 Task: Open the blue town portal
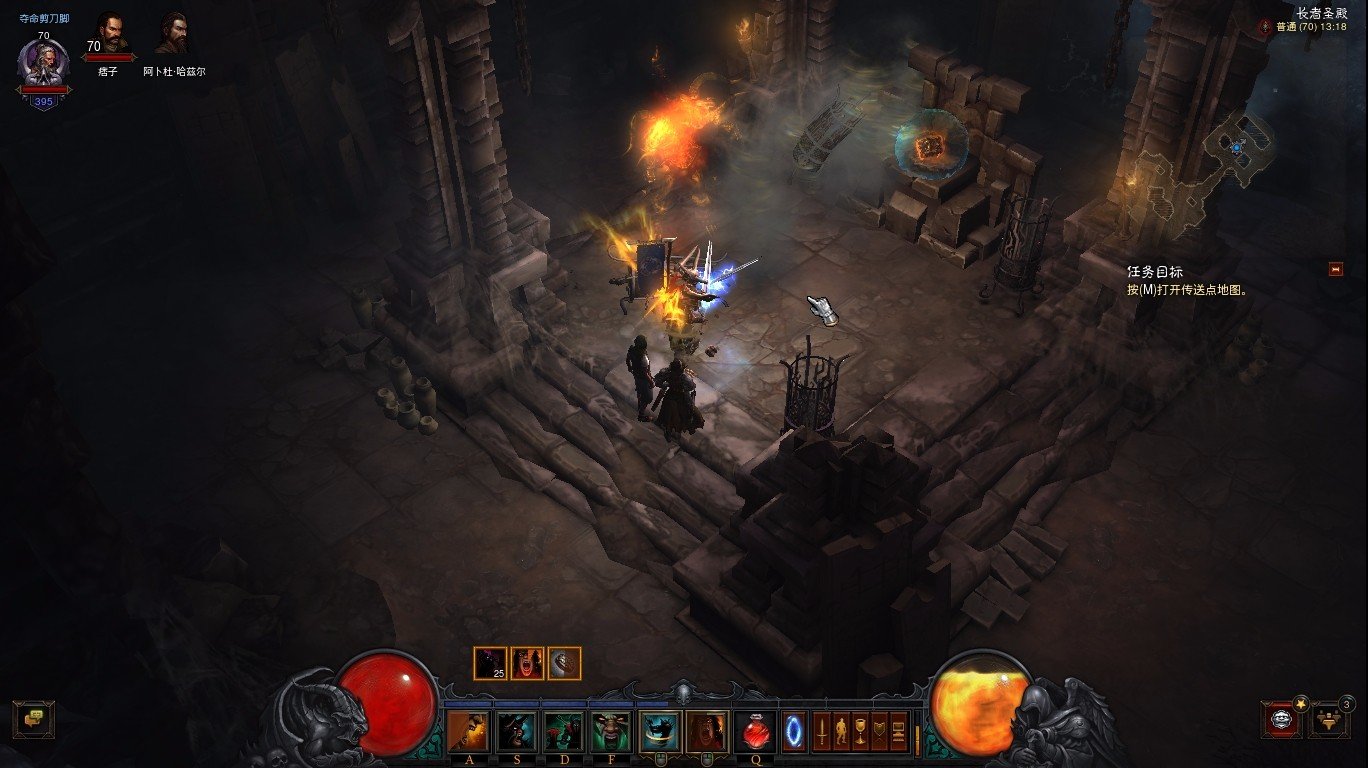point(794,732)
